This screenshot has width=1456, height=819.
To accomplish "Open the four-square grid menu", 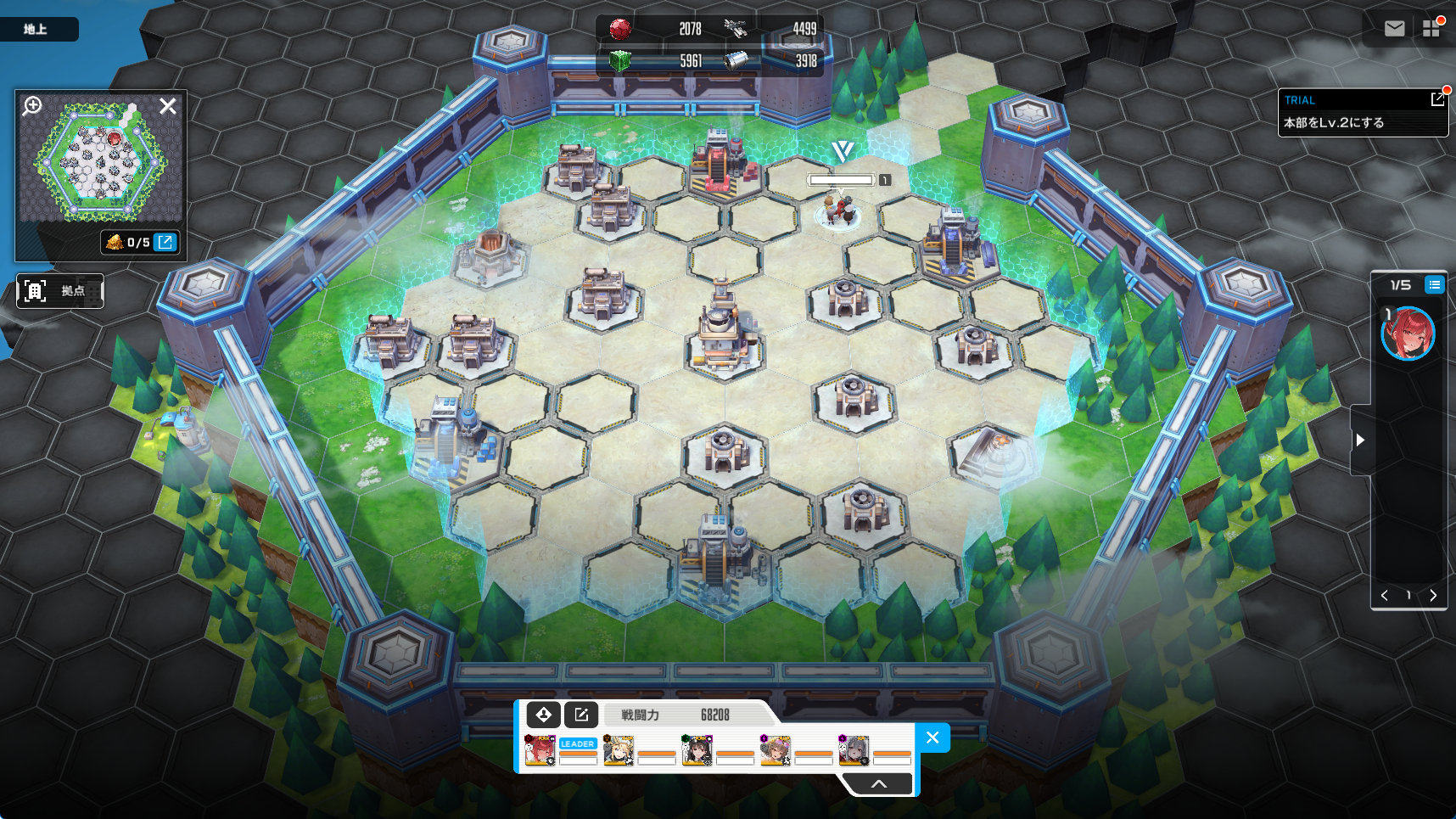I will pyautogui.click(x=1431, y=29).
